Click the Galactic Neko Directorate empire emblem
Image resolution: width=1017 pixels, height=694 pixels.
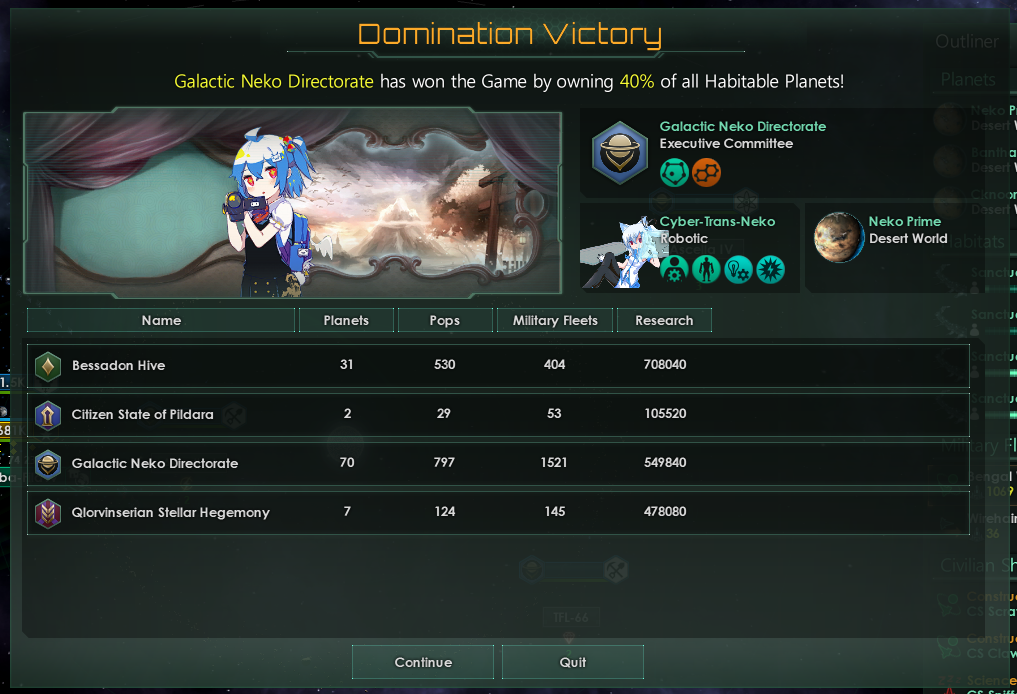pyautogui.click(x=620, y=152)
